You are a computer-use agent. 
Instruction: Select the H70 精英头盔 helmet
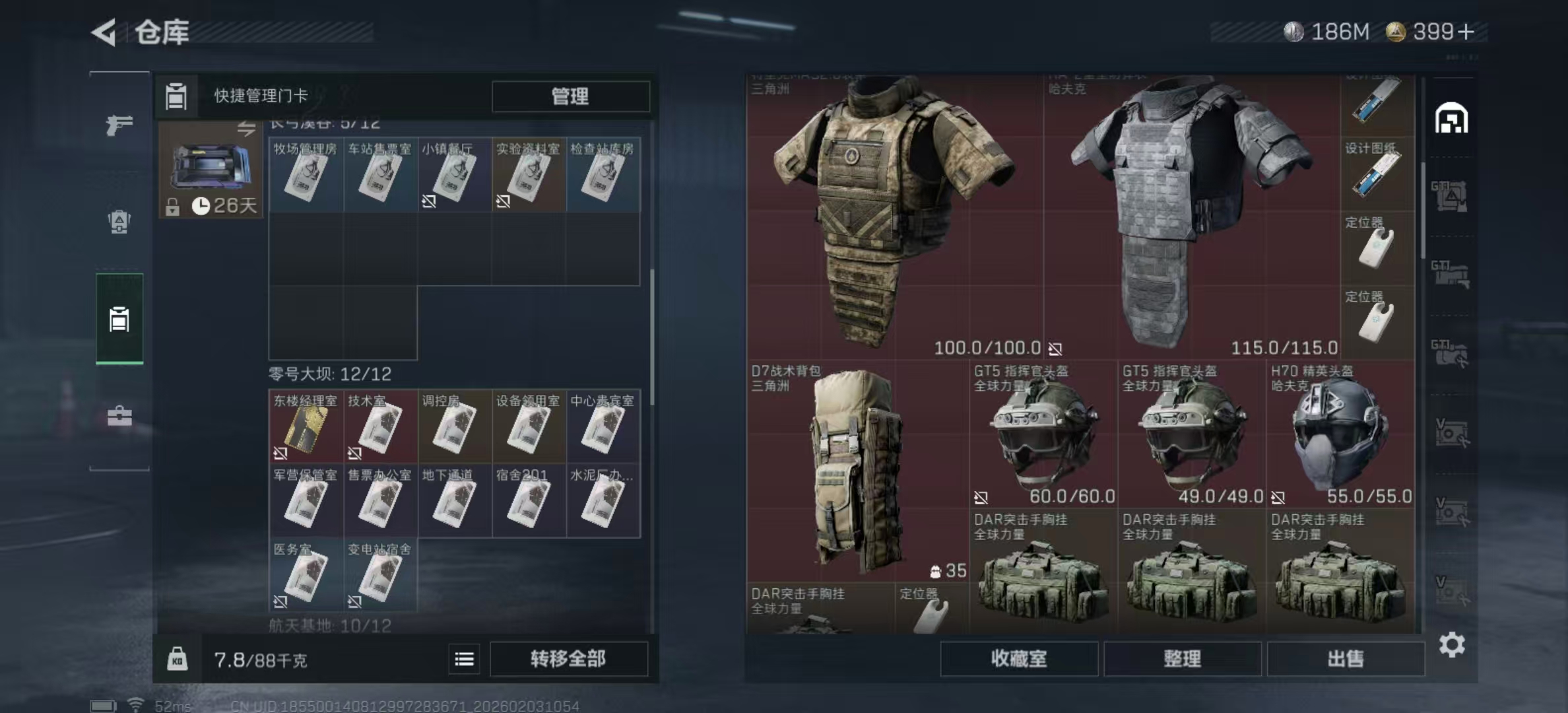click(x=1340, y=434)
